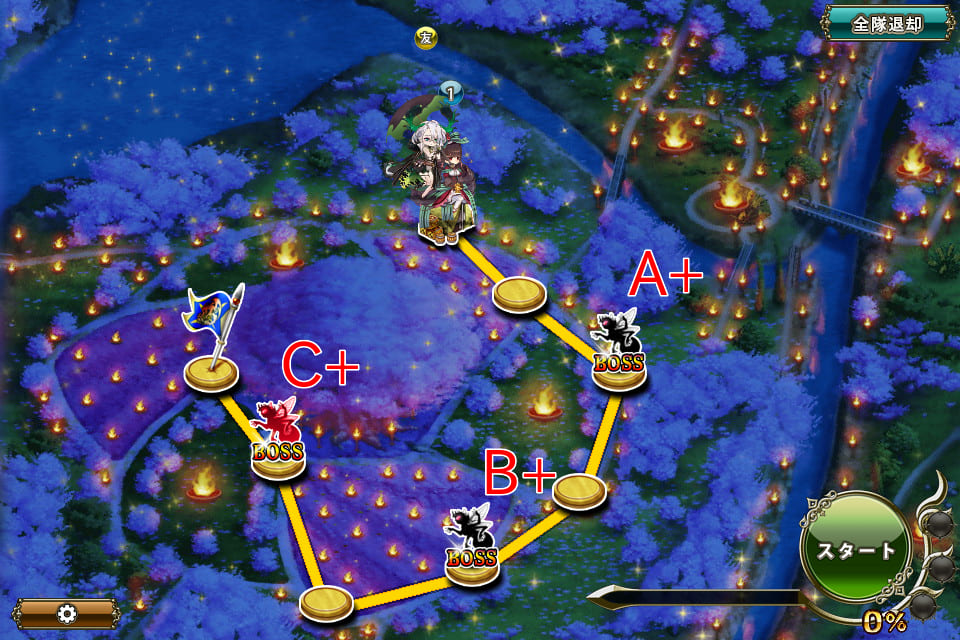Image resolution: width=960 pixels, height=640 pixels.
Task: Click the 全隊退却 retreat button
Action: click(x=887, y=23)
